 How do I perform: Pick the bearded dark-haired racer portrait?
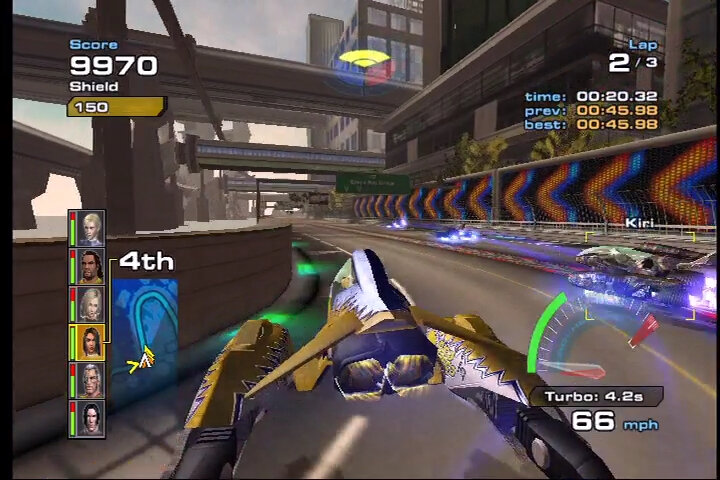pos(91,267)
